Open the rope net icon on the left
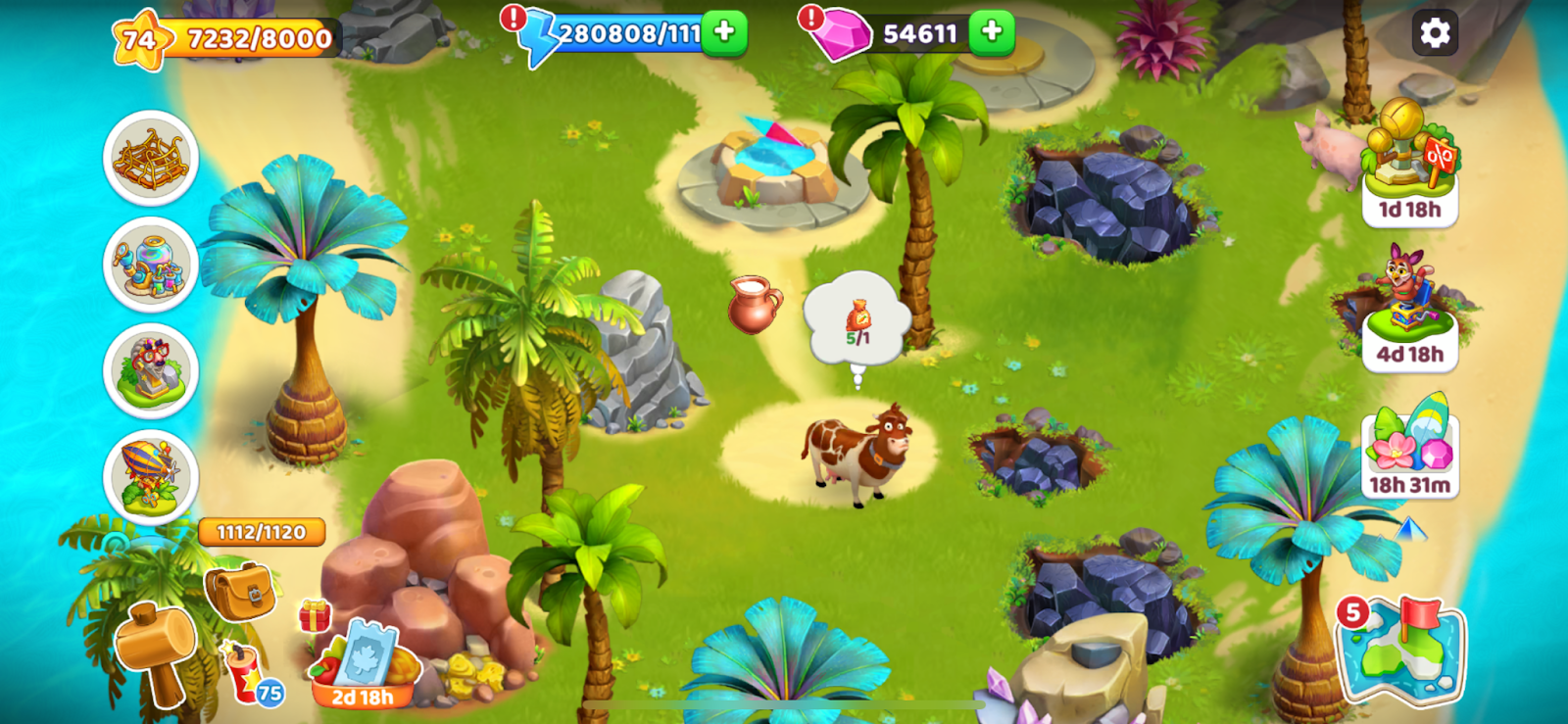This screenshot has width=1568, height=724. point(151,158)
